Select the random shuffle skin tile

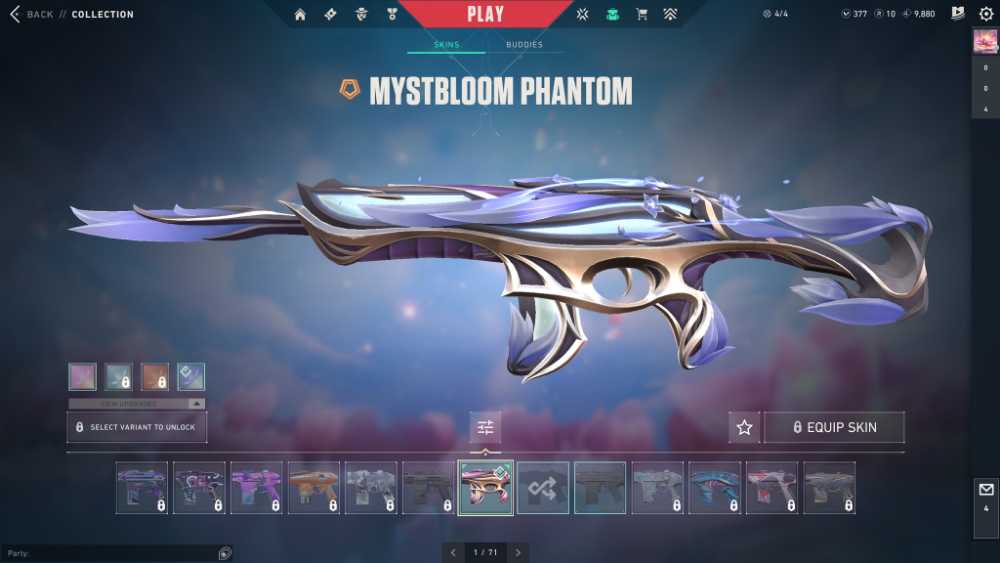pos(543,488)
